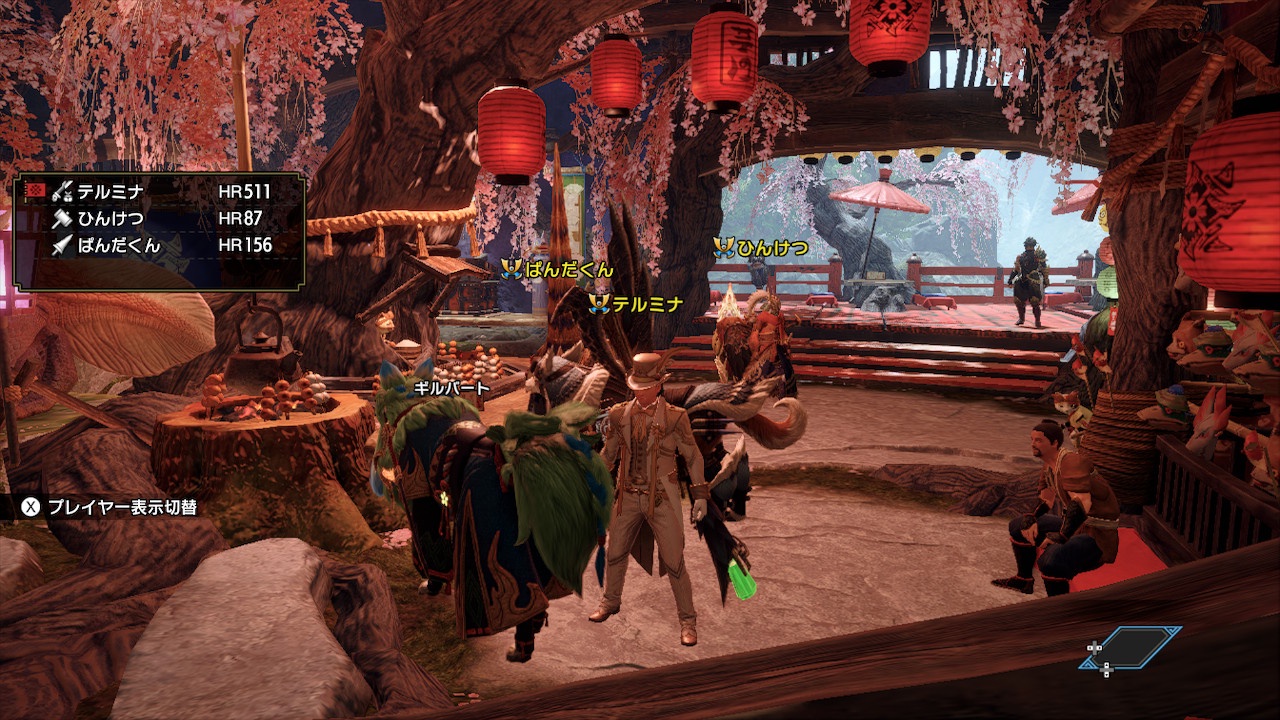Choose the ひんけつ player row

[x=160, y=218]
